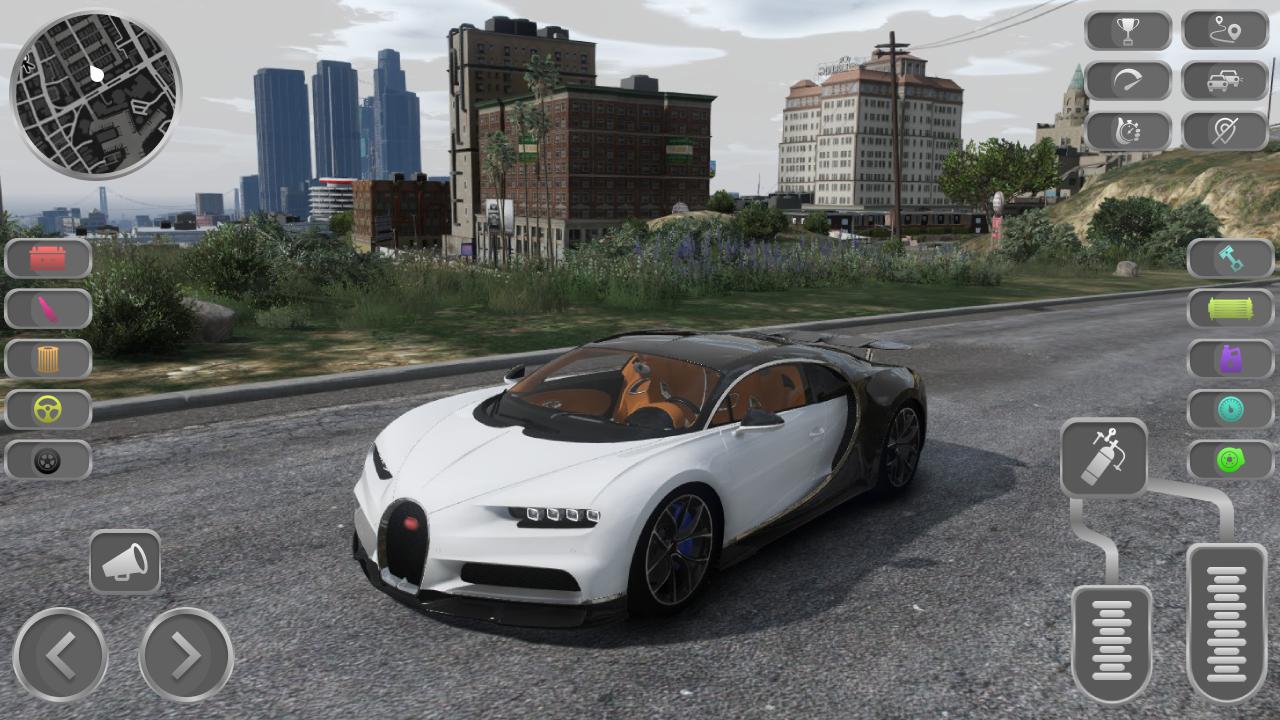This screenshot has height=720, width=1280.
Task: Open the stopwatch time trial mode
Action: point(1129,130)
